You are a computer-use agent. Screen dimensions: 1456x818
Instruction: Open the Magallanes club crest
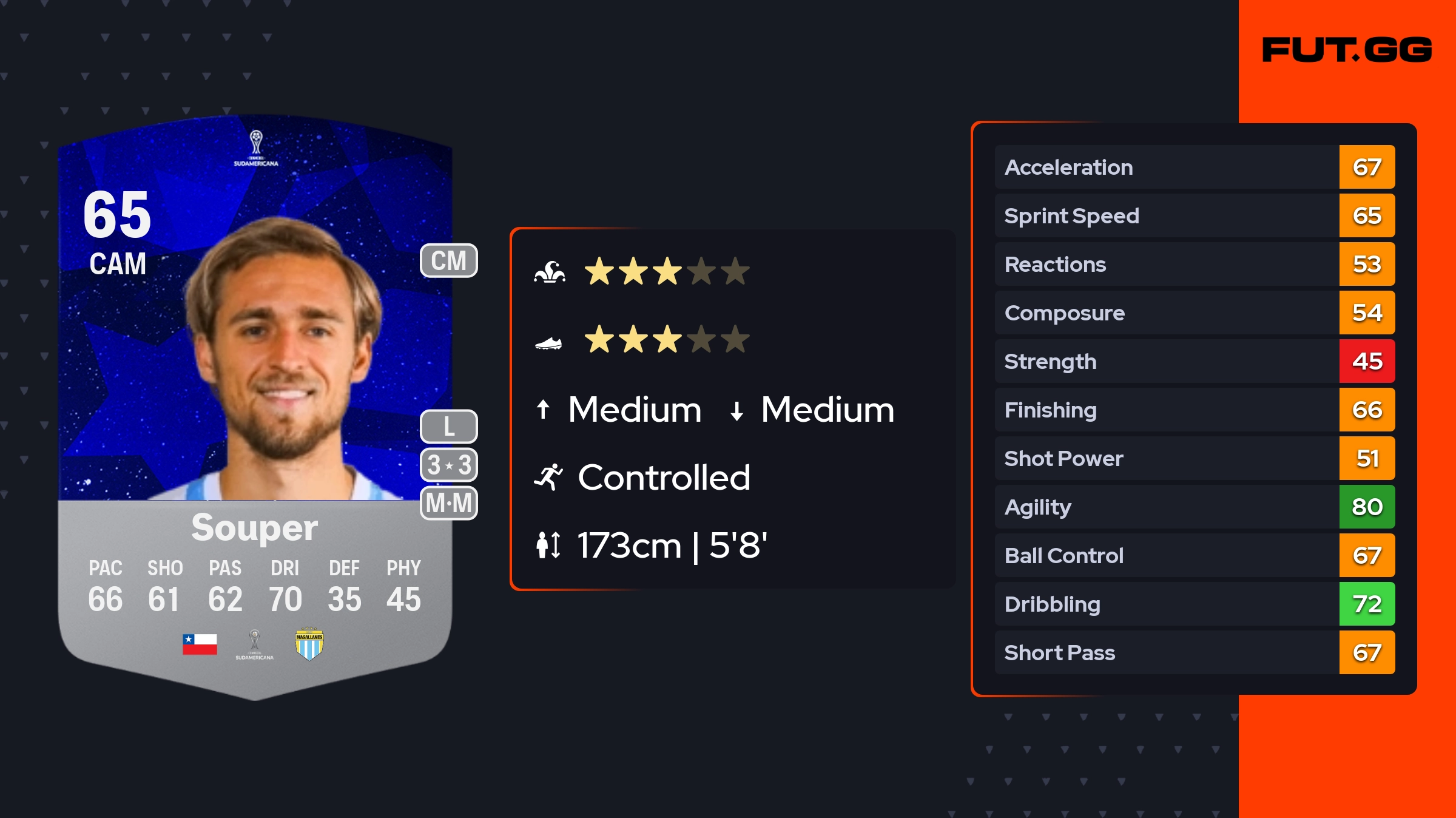pyautogui.click(x=309, y=644)
